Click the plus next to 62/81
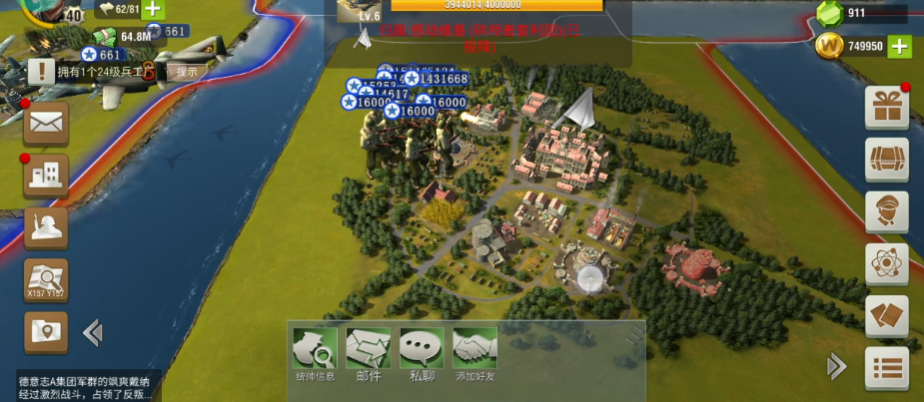Viewport: 924px width, 402px height. pos(152,10)
